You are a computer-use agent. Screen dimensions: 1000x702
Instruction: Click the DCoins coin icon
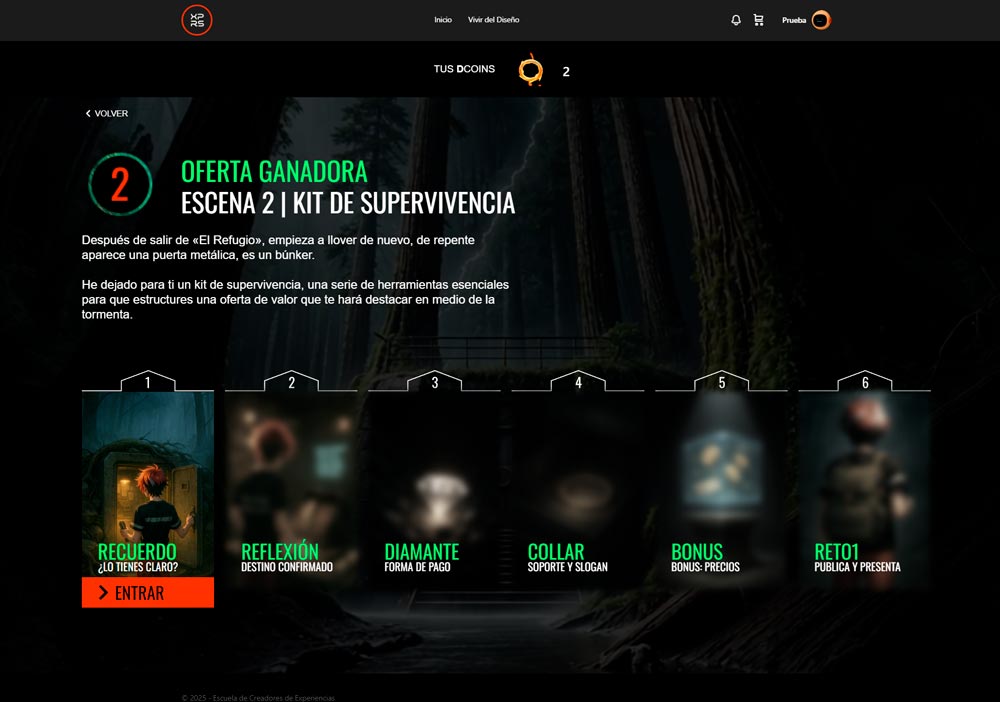531,71
